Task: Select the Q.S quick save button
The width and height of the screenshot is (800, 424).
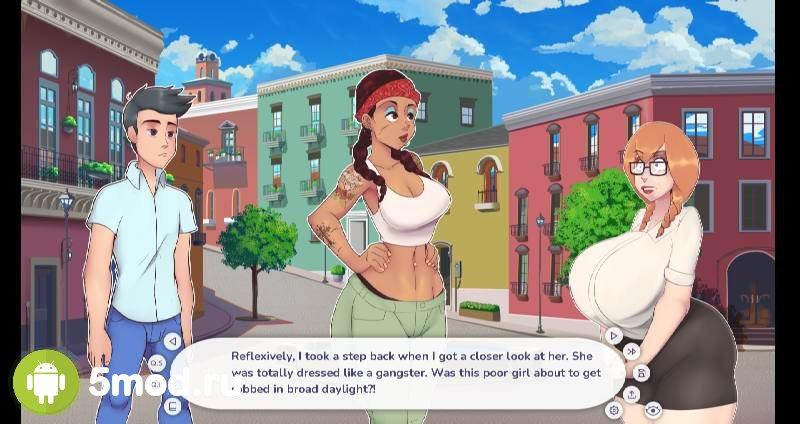Action: pos(157,362)
